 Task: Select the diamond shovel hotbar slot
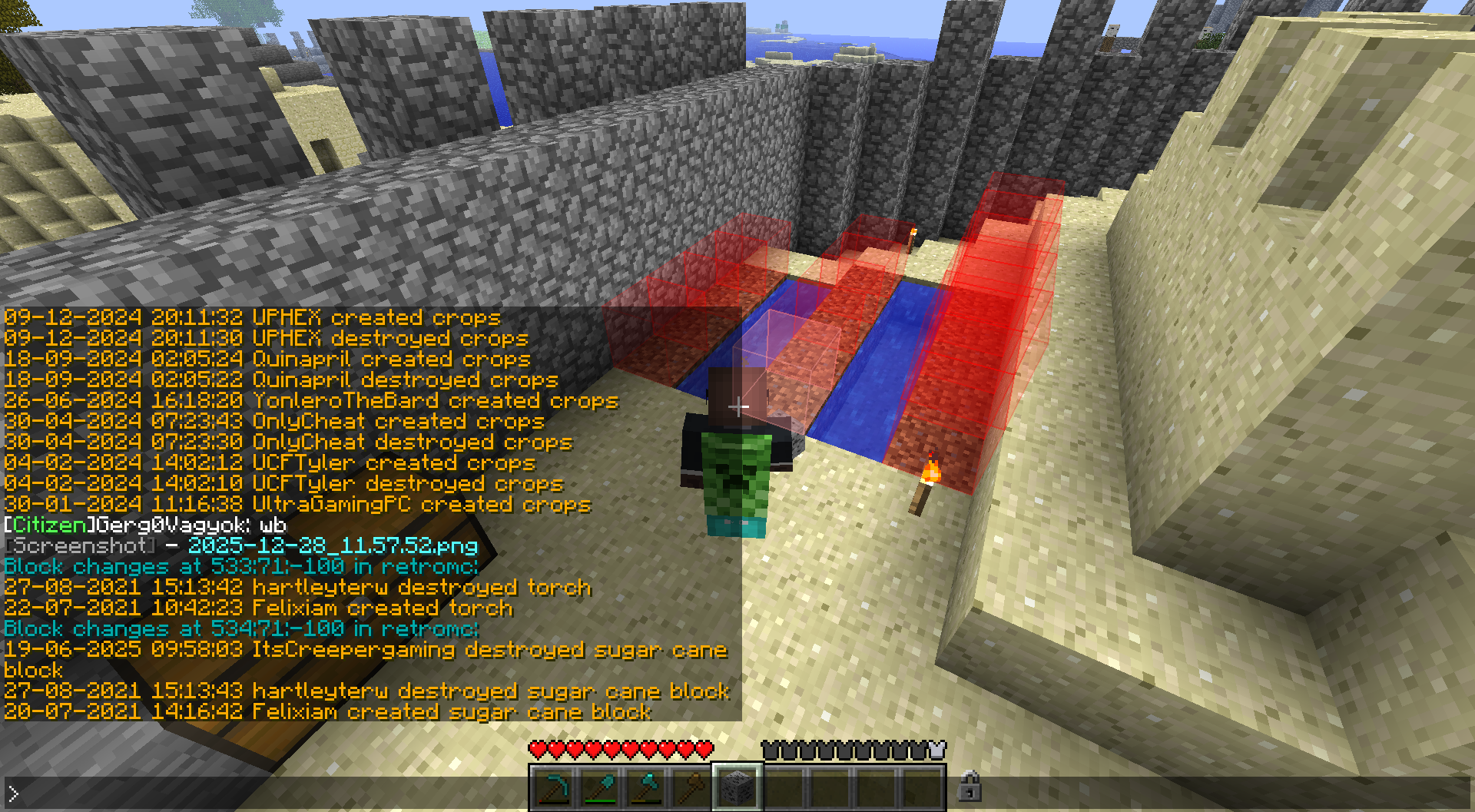click(599, 788)
